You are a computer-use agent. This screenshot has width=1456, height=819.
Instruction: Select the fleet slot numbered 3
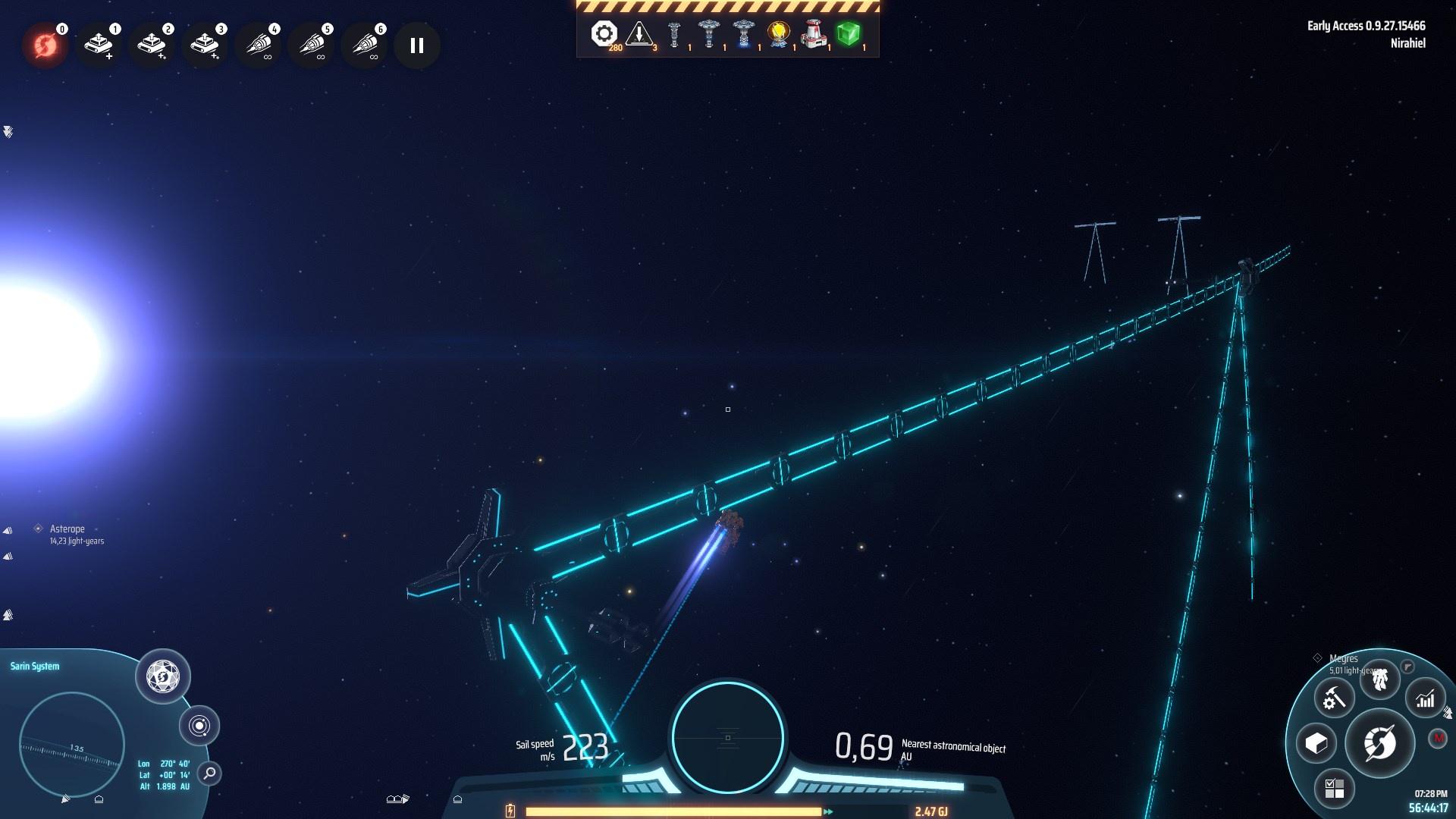(x=205, y=45)
